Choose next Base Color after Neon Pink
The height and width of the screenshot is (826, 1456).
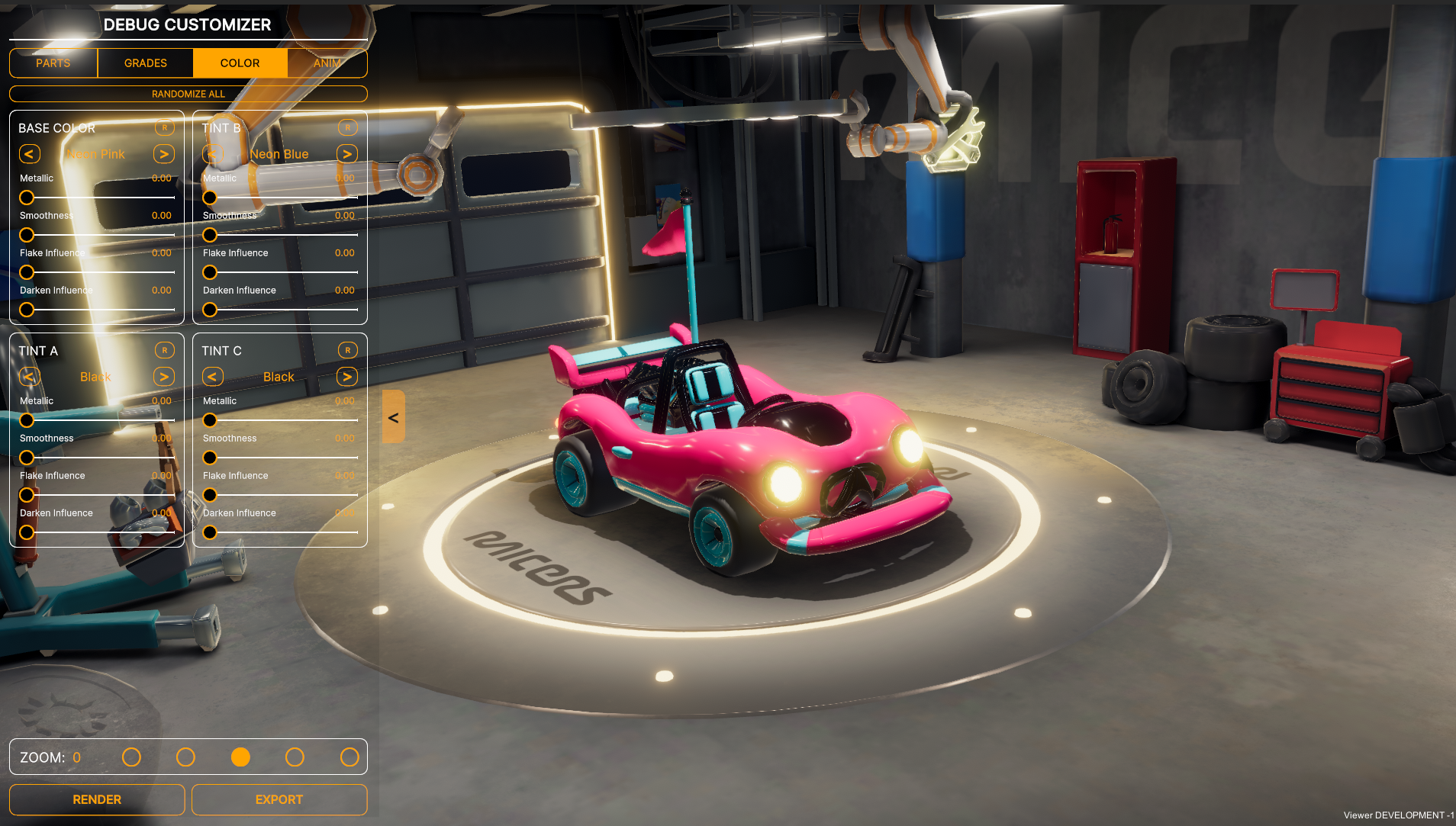164,154
